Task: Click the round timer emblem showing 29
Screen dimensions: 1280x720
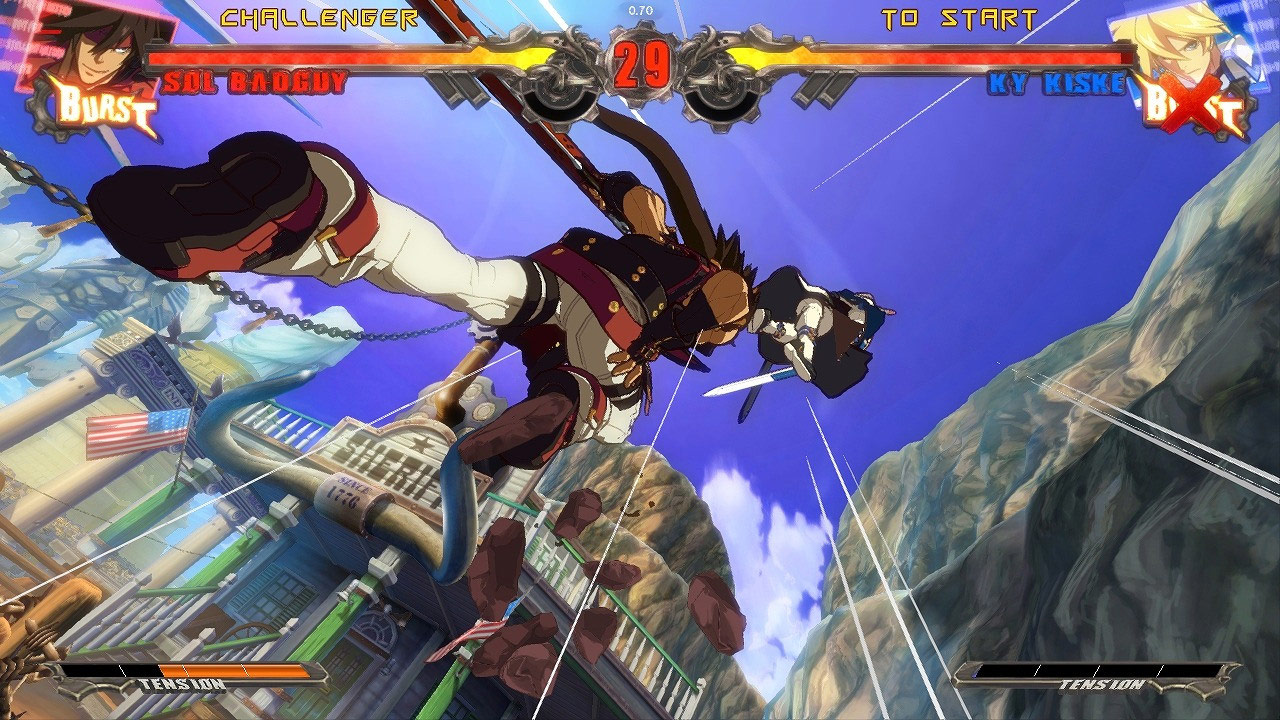Action: point(640,62)
